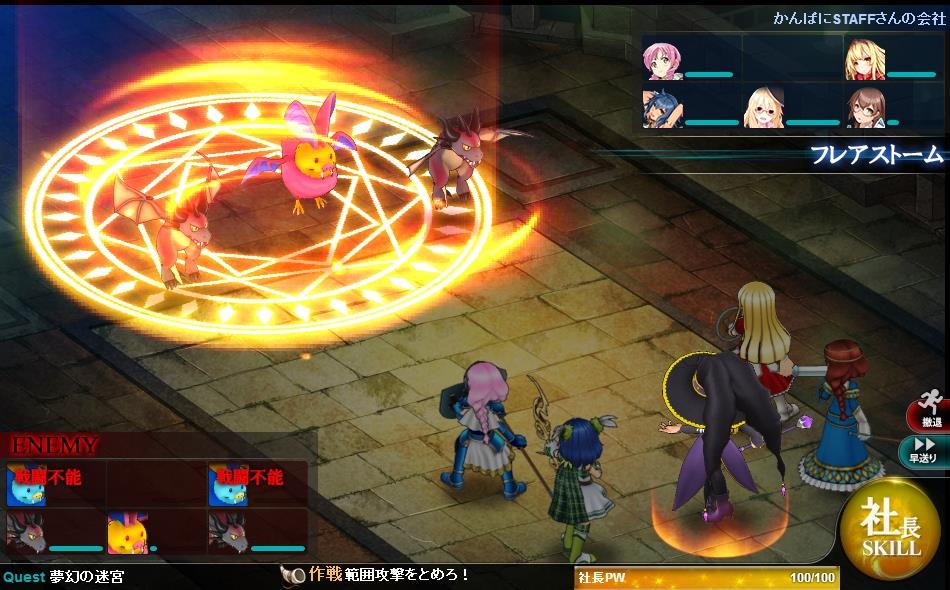The image size is (950, 590).
Task: Select the blonde red-scarf party member portrait
Action: click(863, 58)
